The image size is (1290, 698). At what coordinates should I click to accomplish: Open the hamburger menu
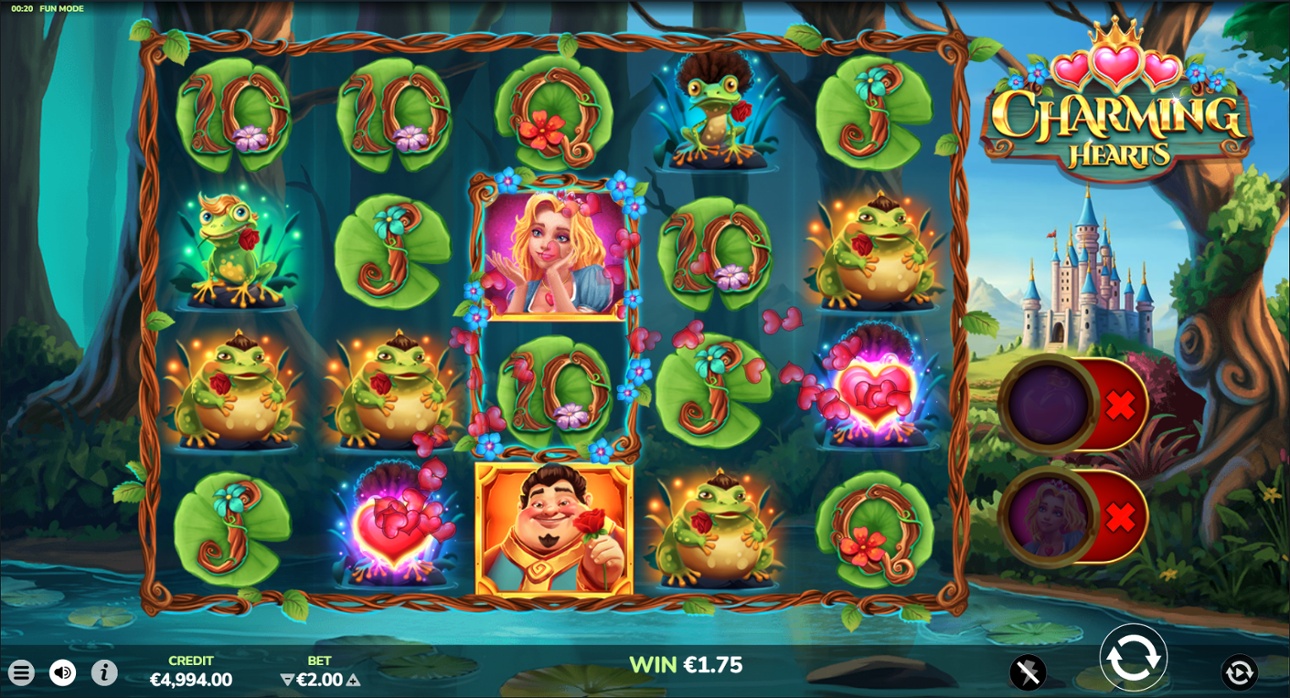[x=21, y=673]
